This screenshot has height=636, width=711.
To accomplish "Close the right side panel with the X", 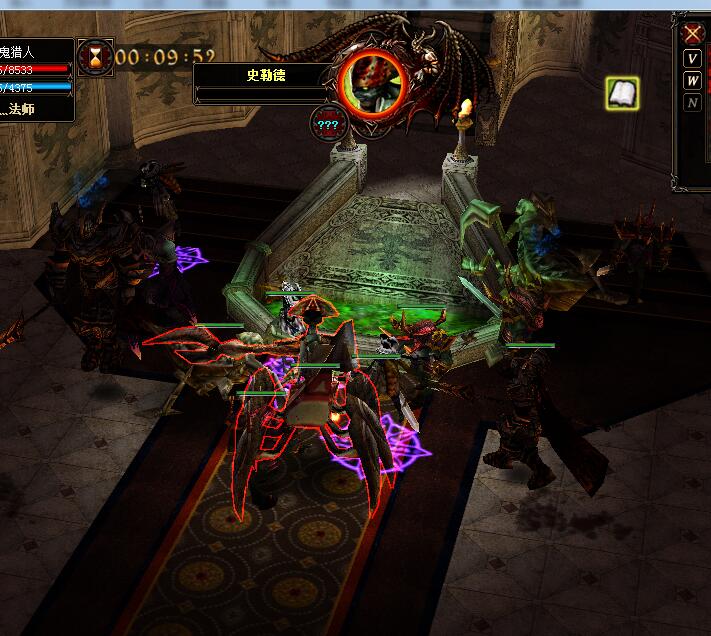I will point(693,33).
